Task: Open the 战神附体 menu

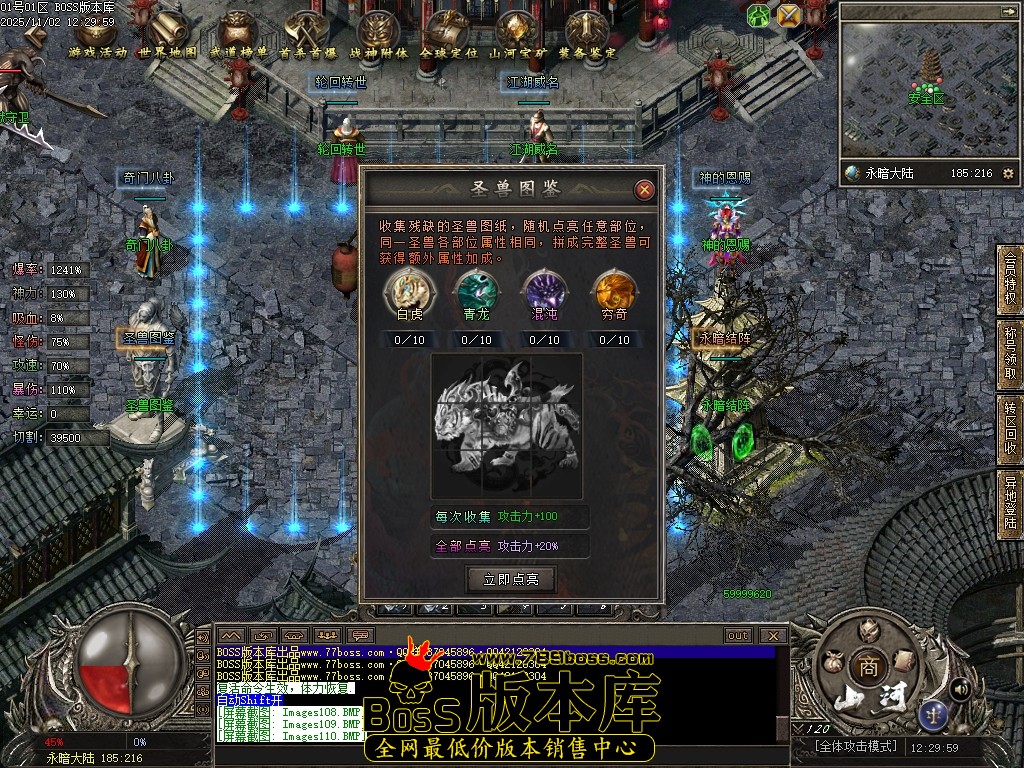Action: [x=378, y=35]
